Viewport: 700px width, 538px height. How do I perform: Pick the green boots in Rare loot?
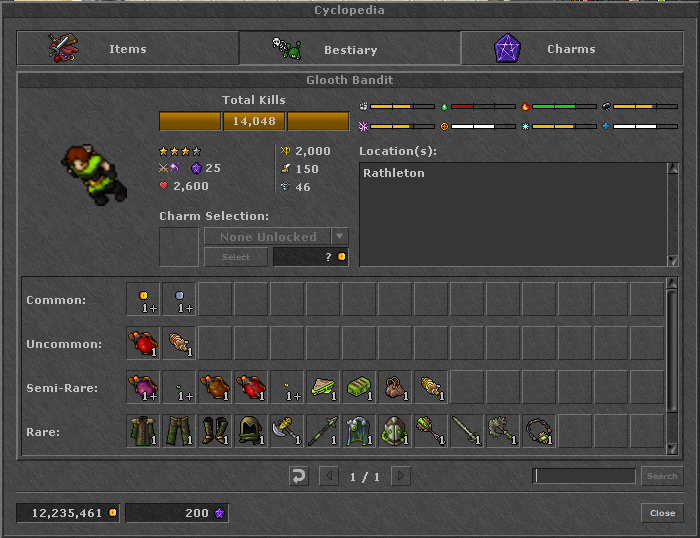(x=216, y=432)
